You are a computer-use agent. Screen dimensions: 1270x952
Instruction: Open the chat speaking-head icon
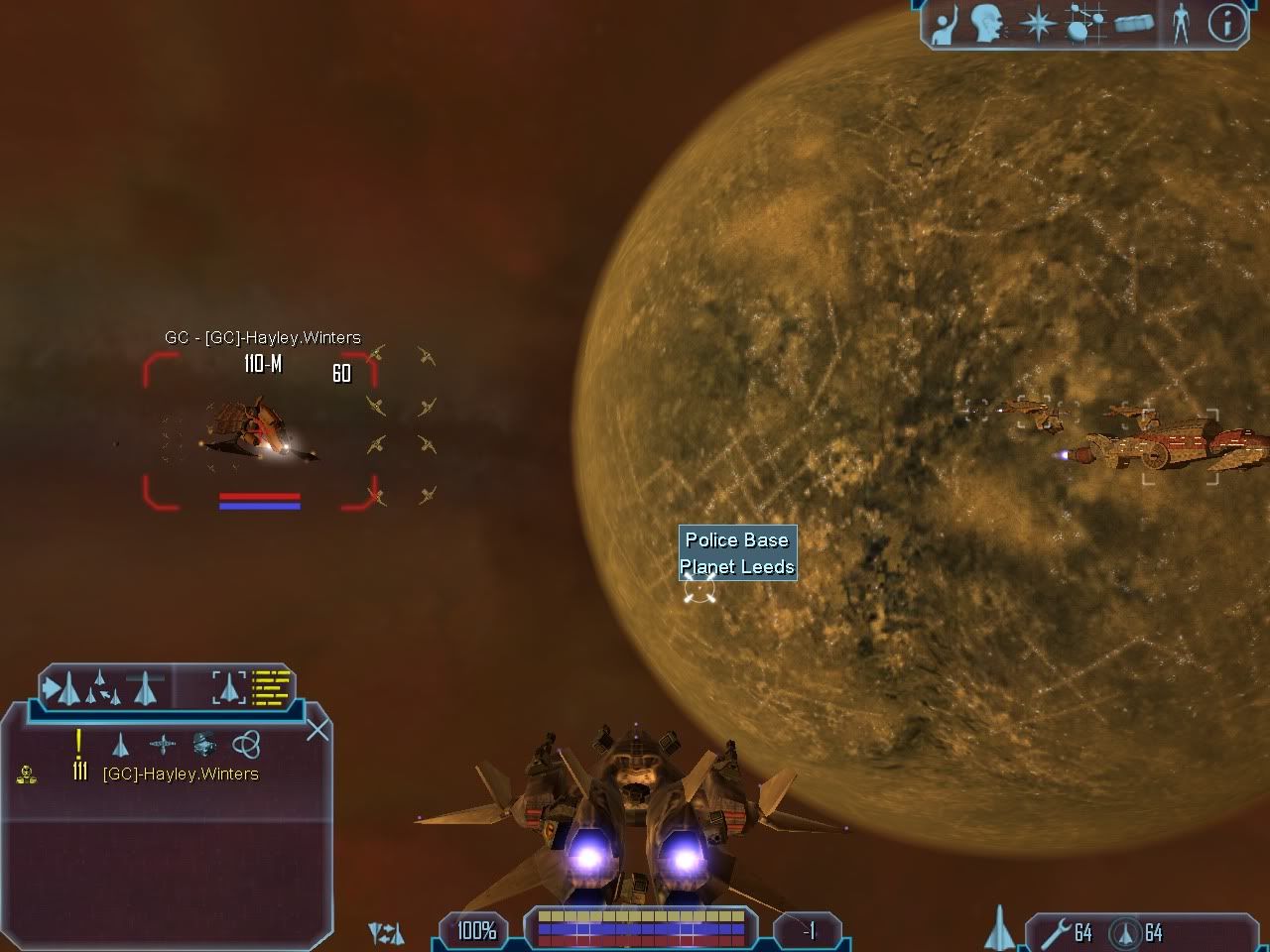986,24
